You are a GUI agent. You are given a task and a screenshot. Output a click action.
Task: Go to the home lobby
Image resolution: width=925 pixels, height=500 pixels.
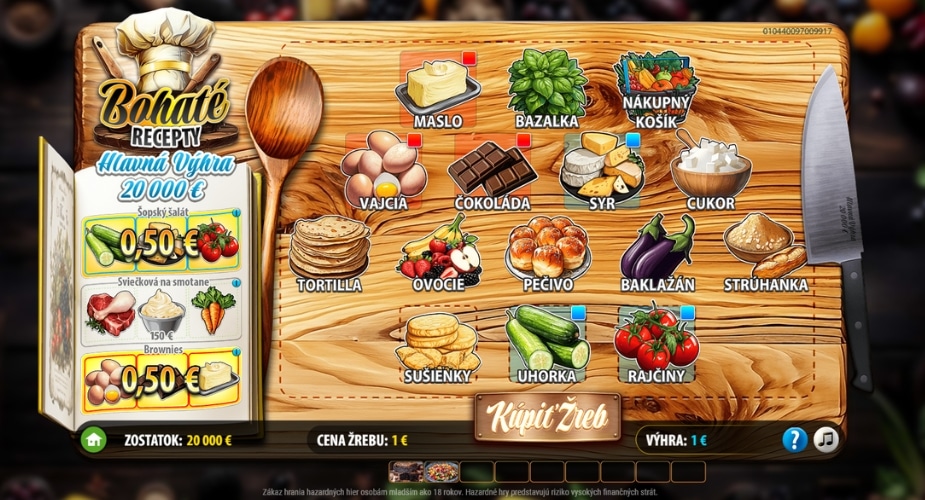tap(94, 439)
